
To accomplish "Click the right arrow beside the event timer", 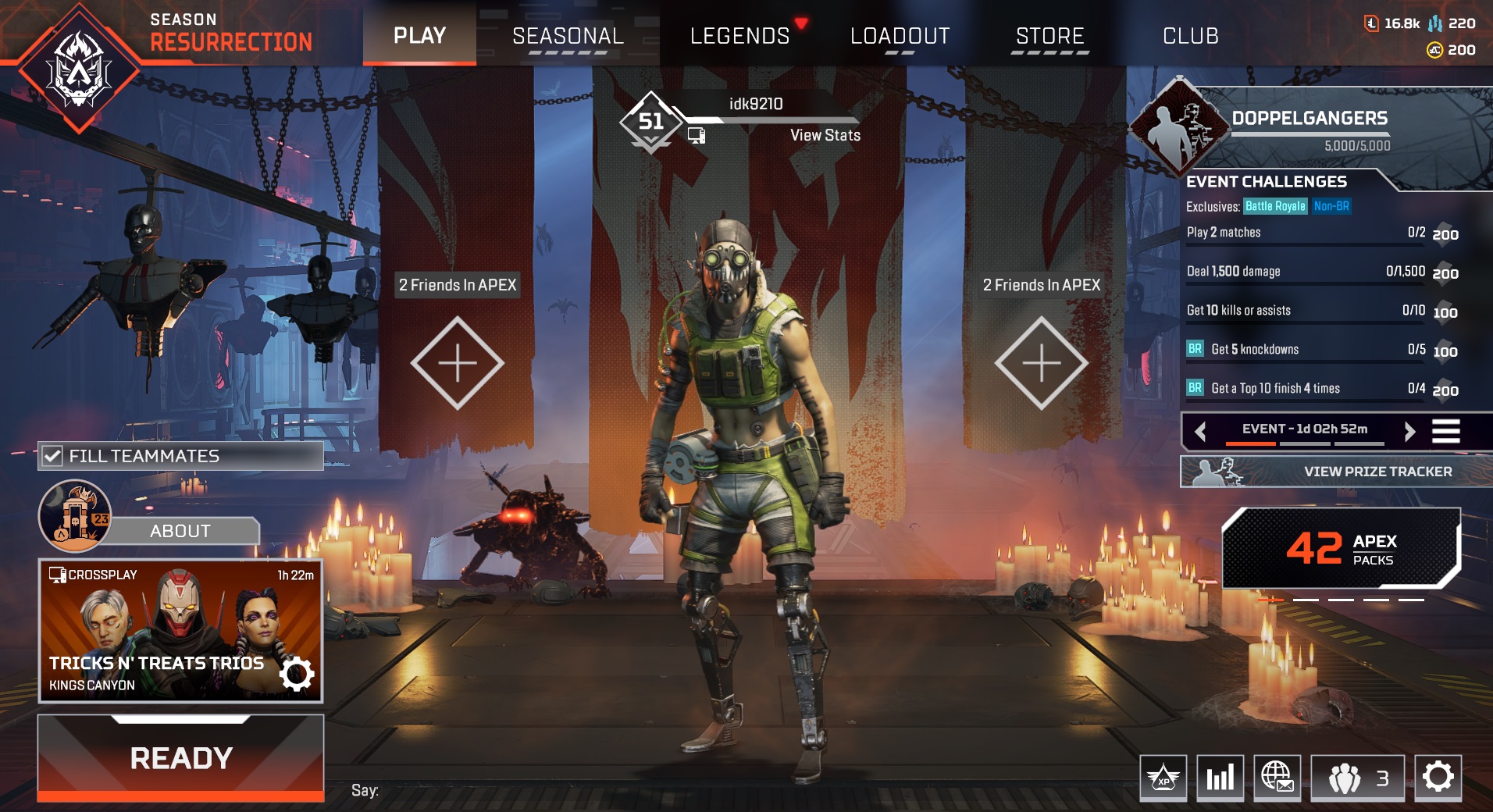I will (1411, 430).
